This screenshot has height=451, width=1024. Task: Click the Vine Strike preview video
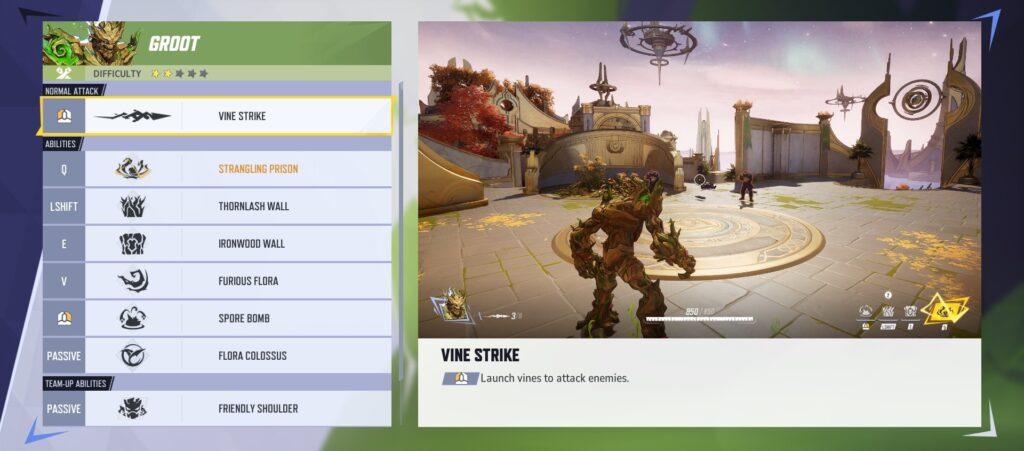pos(699,179)
